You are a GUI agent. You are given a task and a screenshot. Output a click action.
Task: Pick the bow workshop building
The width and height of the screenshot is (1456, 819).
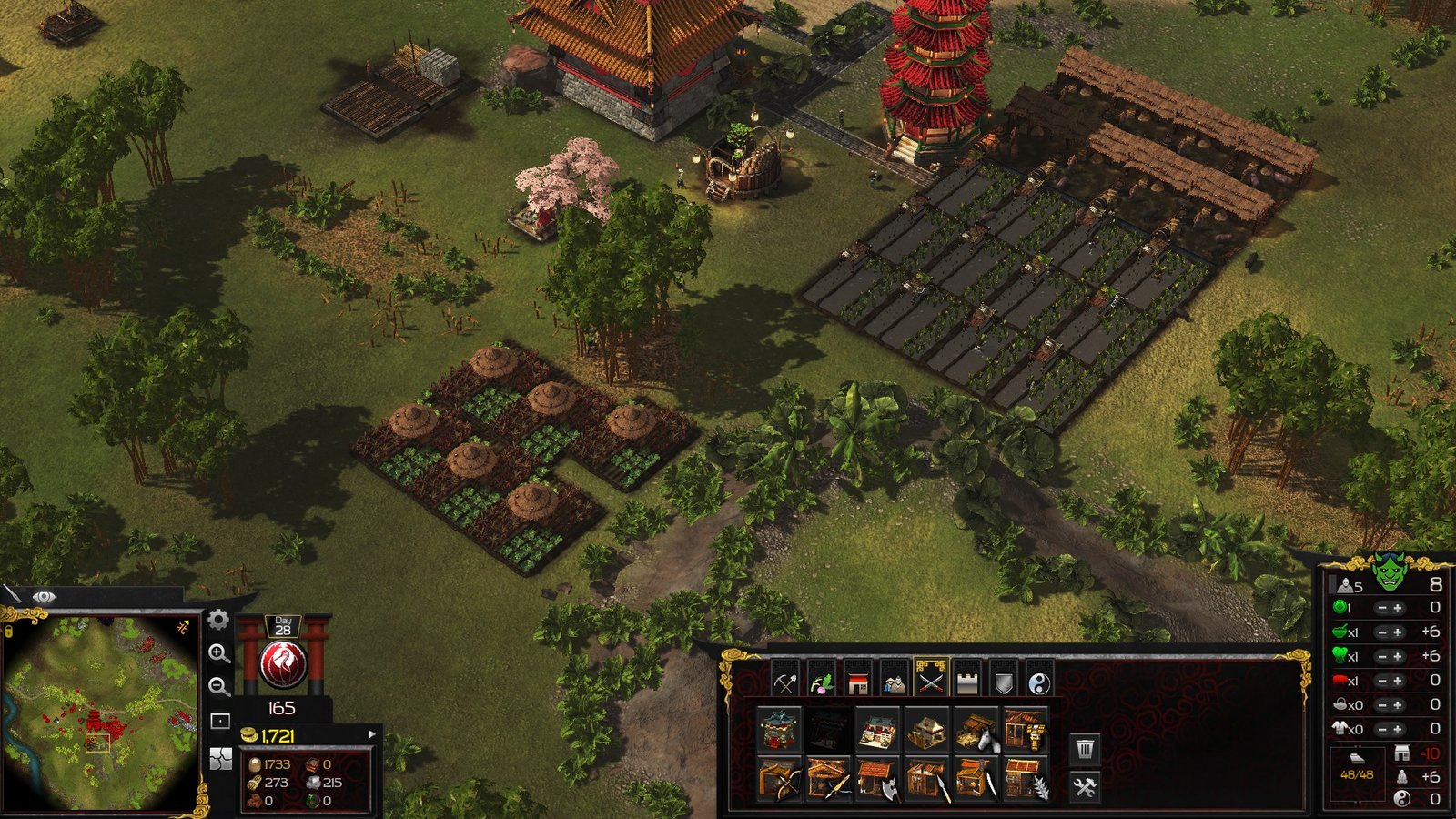780,780
